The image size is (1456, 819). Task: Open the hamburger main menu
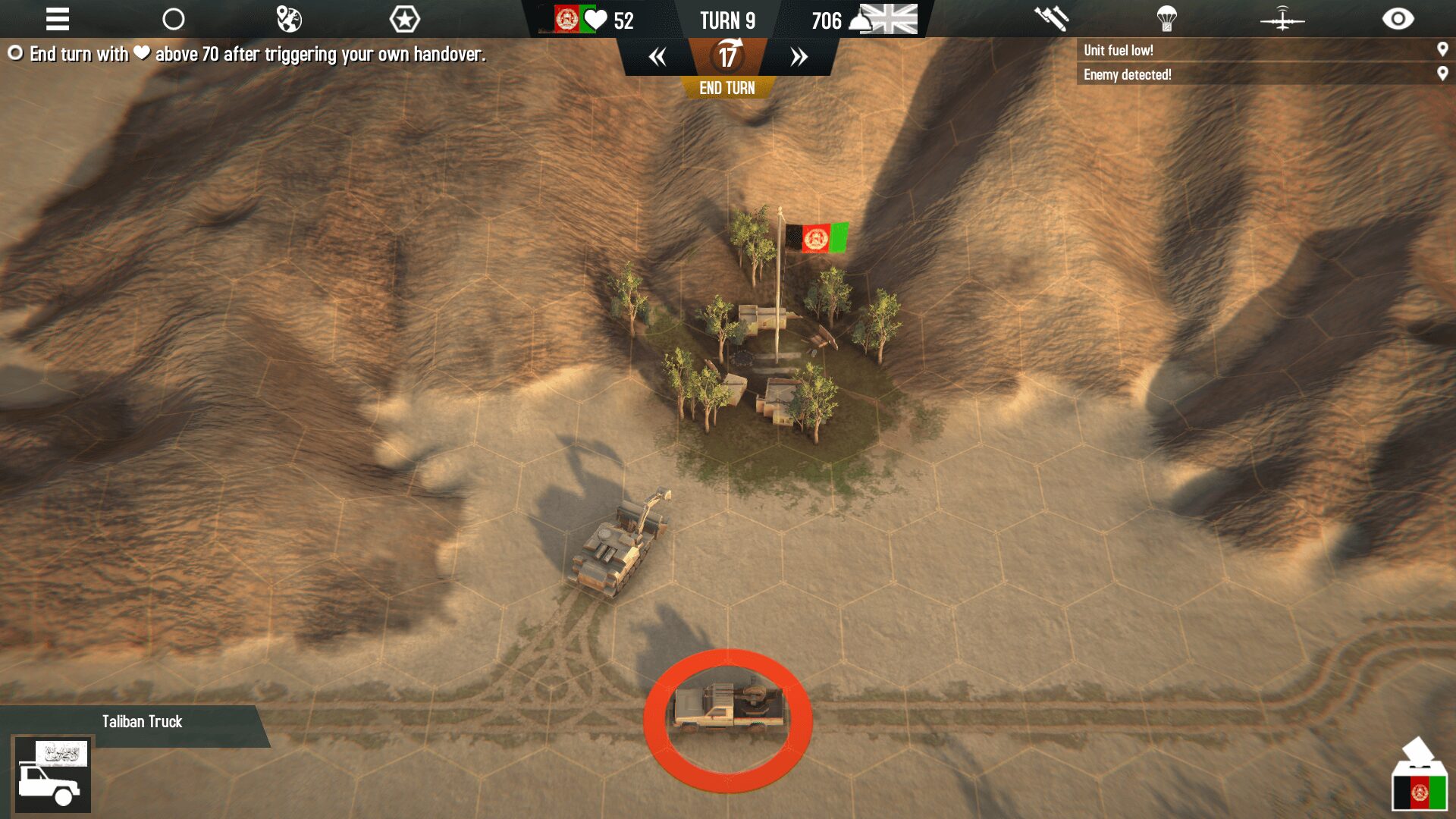[58, 19]
